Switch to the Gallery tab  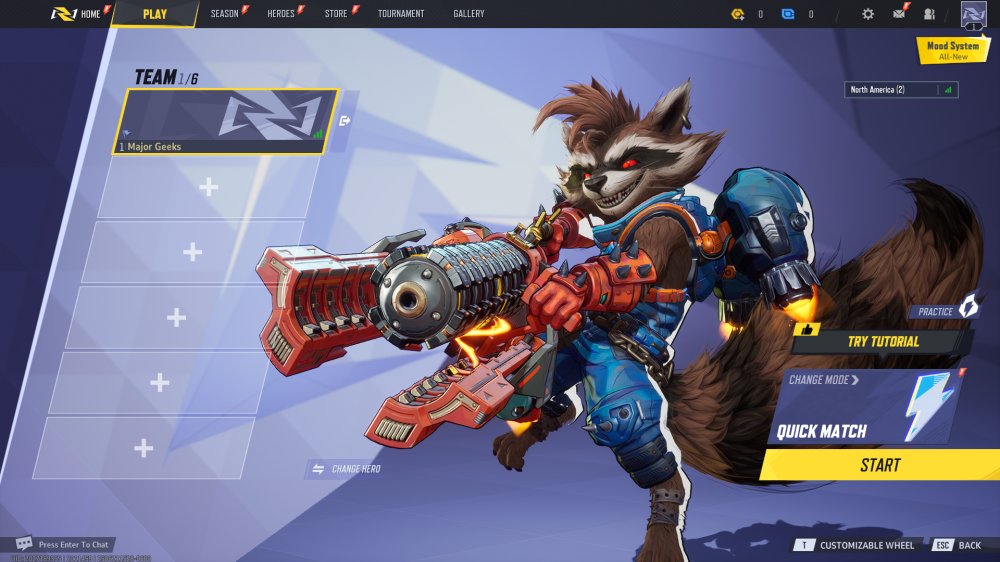pyautogui.click(x=468, y=14)
